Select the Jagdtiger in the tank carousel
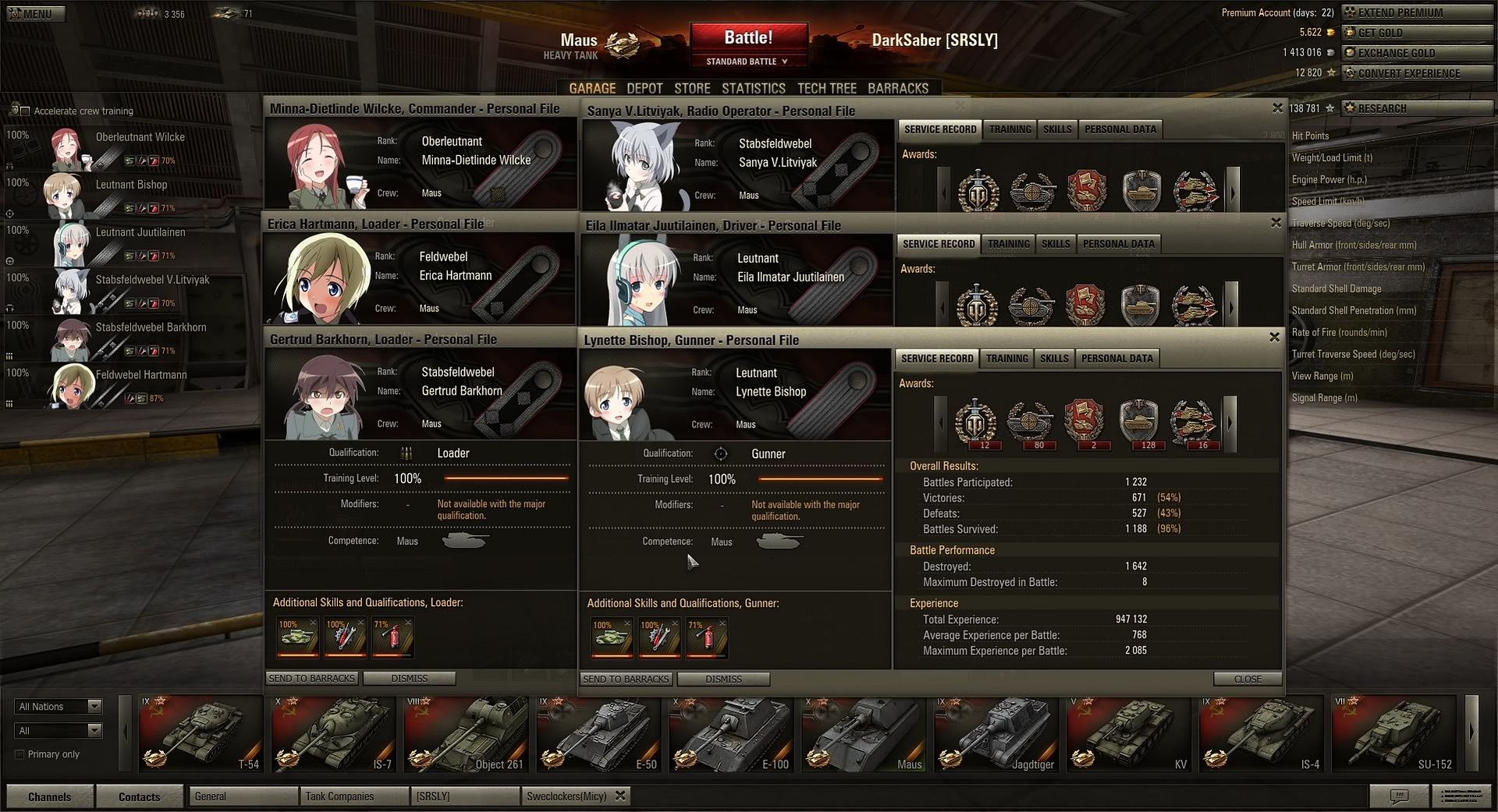Screen dimensions: 1498x812 pos(996,733)
